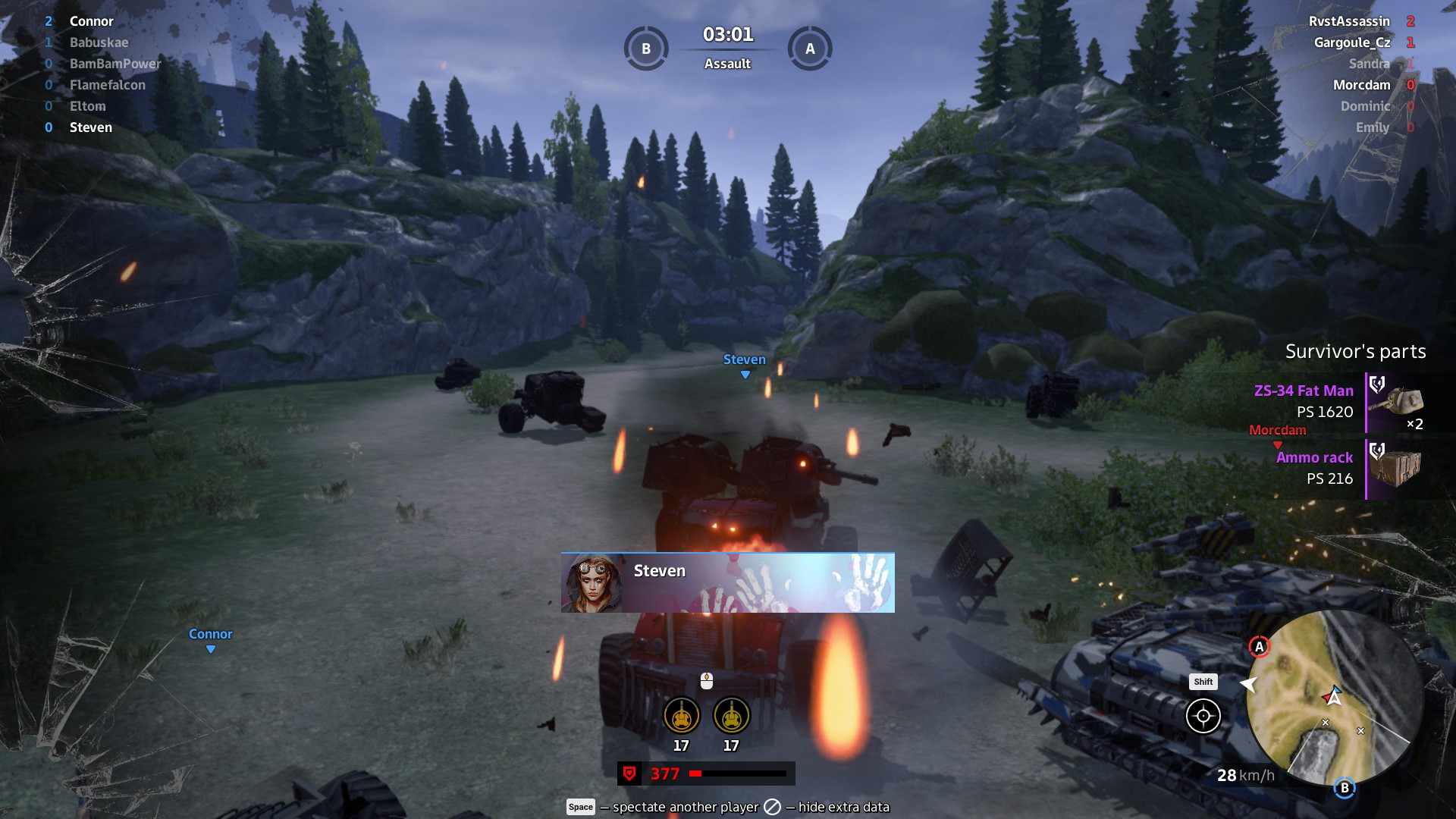Select capture point B indicator
This screenshot has width=1456, height=819.
(x=646, y=49)
